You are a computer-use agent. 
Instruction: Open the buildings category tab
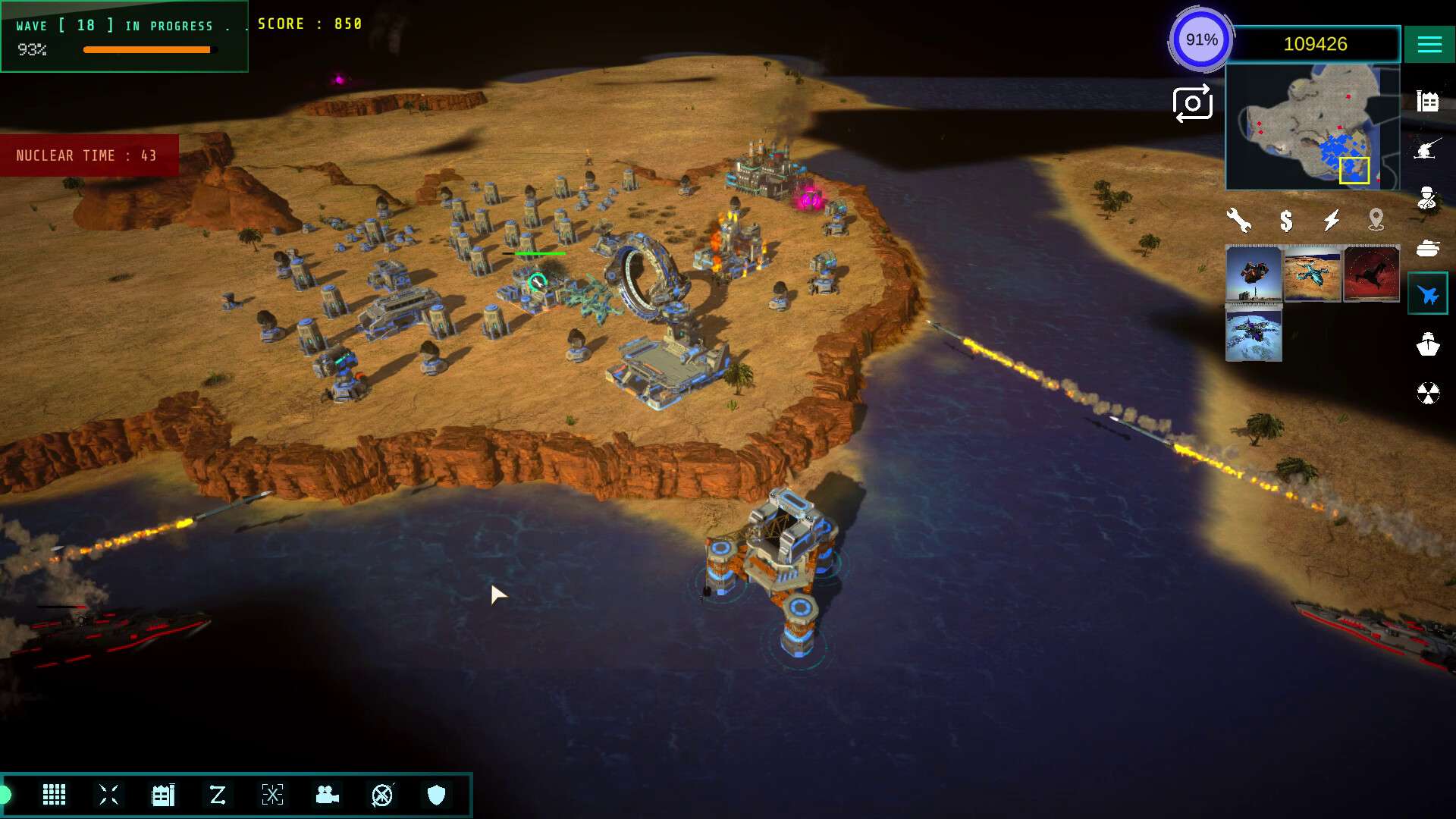[1427, 101]
